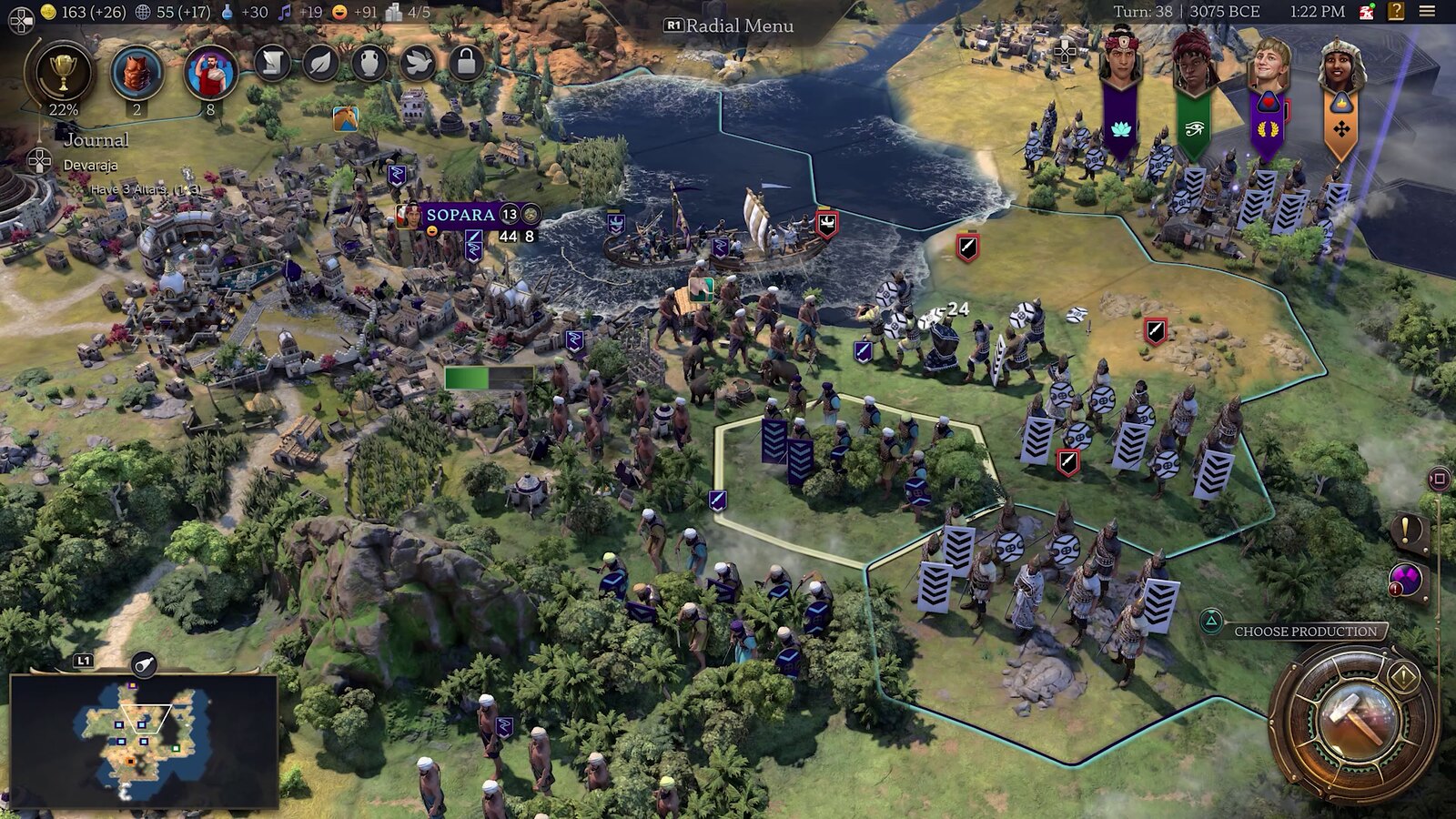Viewport: 1456px width, 819px height.
Task: Select the leader with laurel wreath banner
Action: tap(1268, 64)
